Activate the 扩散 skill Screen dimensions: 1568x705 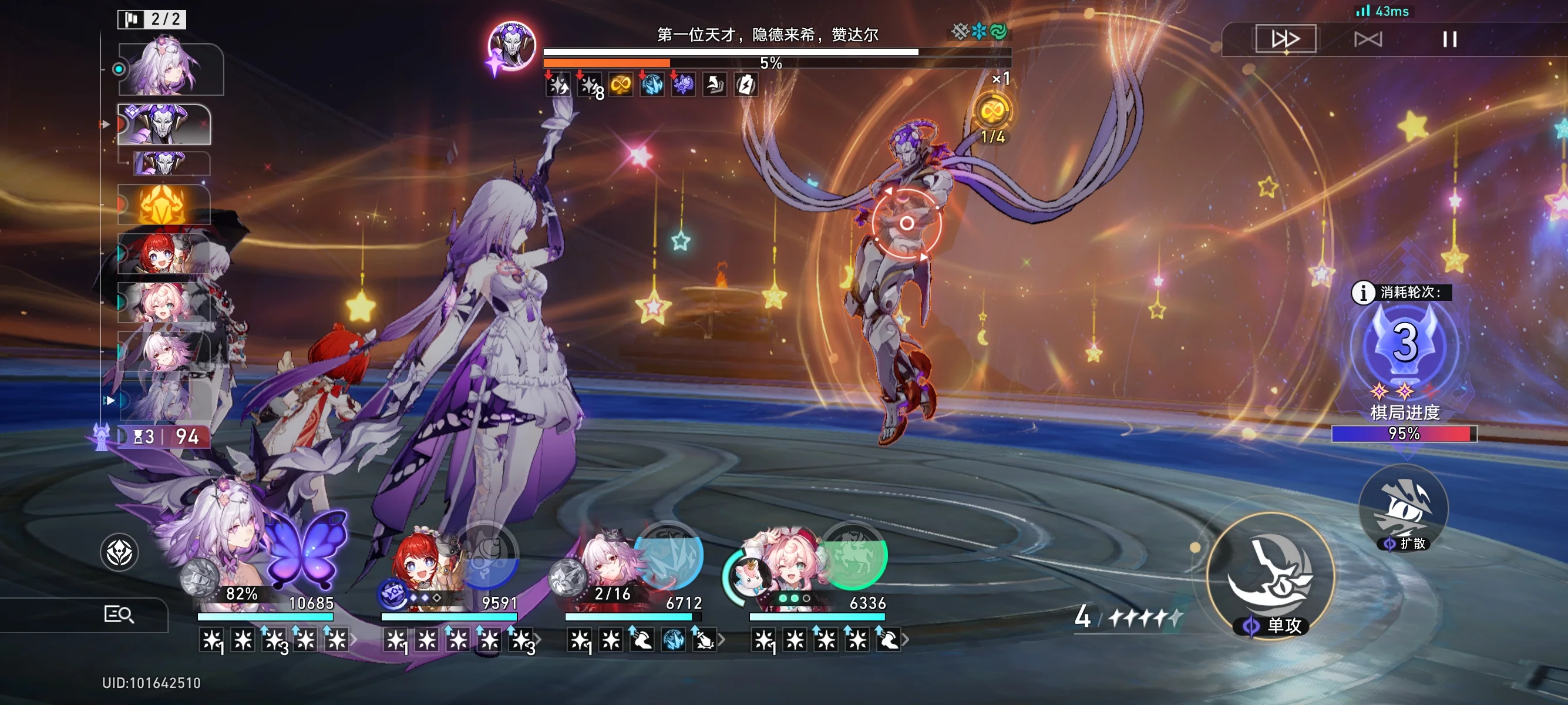1403,507
